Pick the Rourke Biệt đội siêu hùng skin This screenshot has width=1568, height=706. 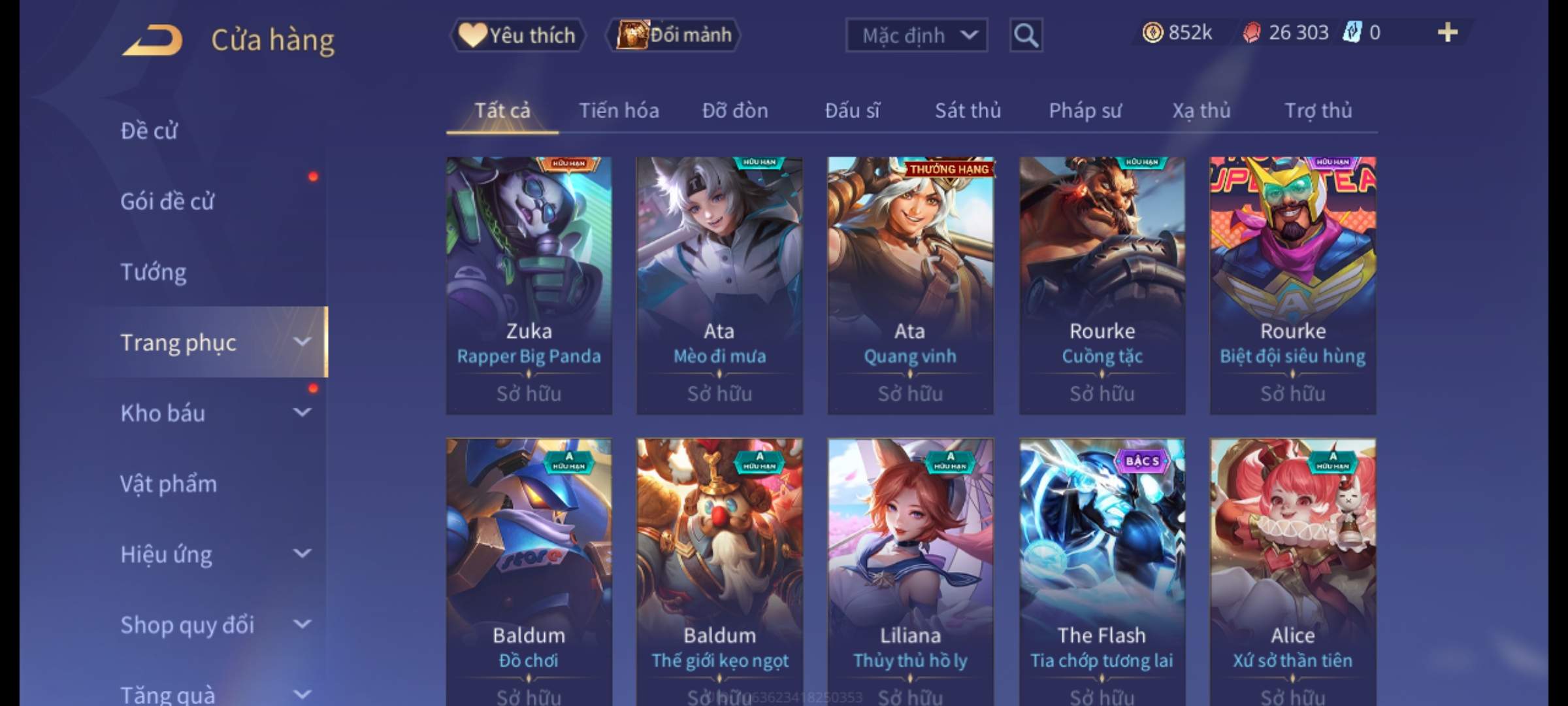(x=1292, y=285)
